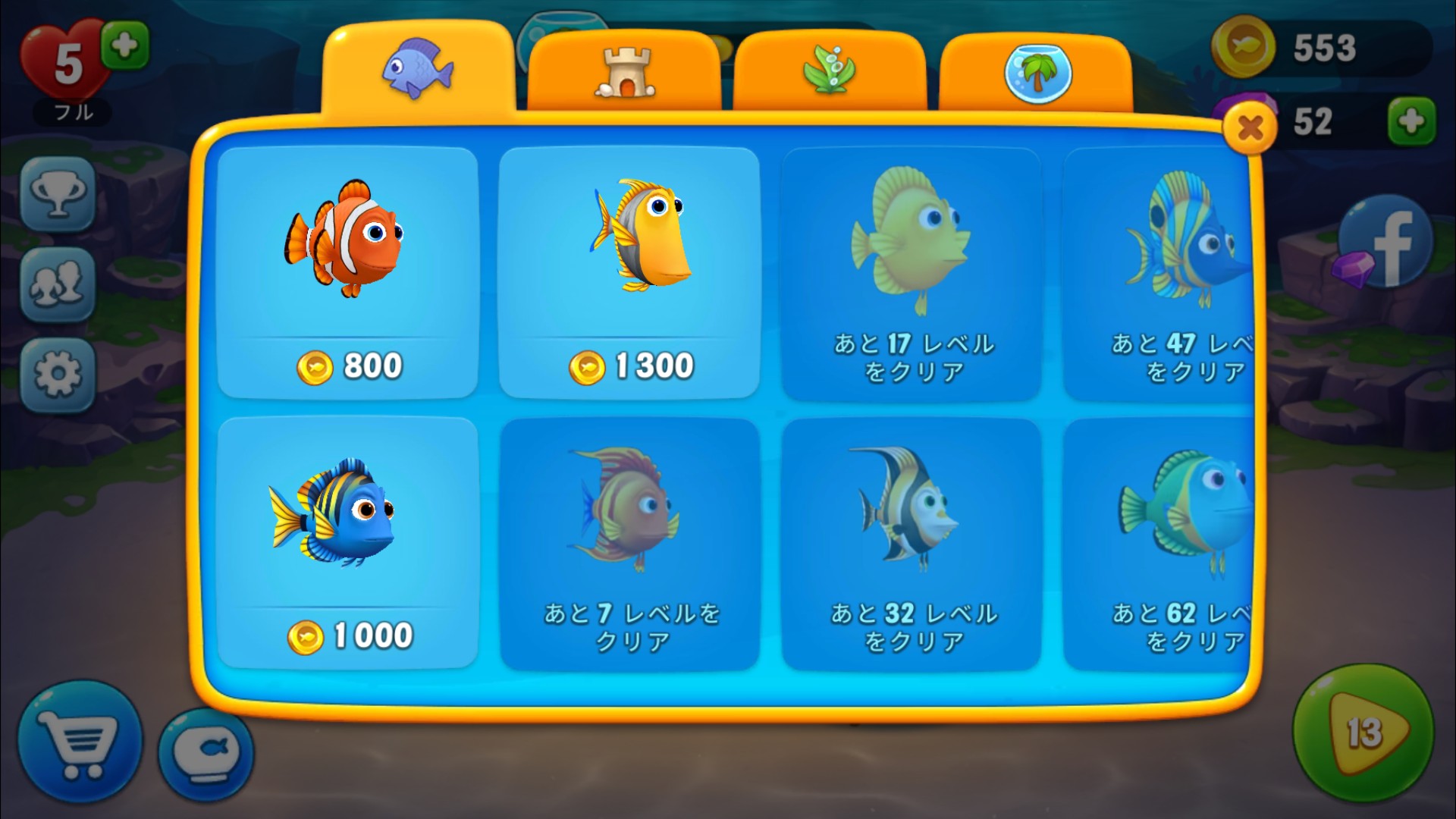1456x819 pixels.
Task: Buy the orange clownfish for 800 coins
Action: (x=347, y=271)
